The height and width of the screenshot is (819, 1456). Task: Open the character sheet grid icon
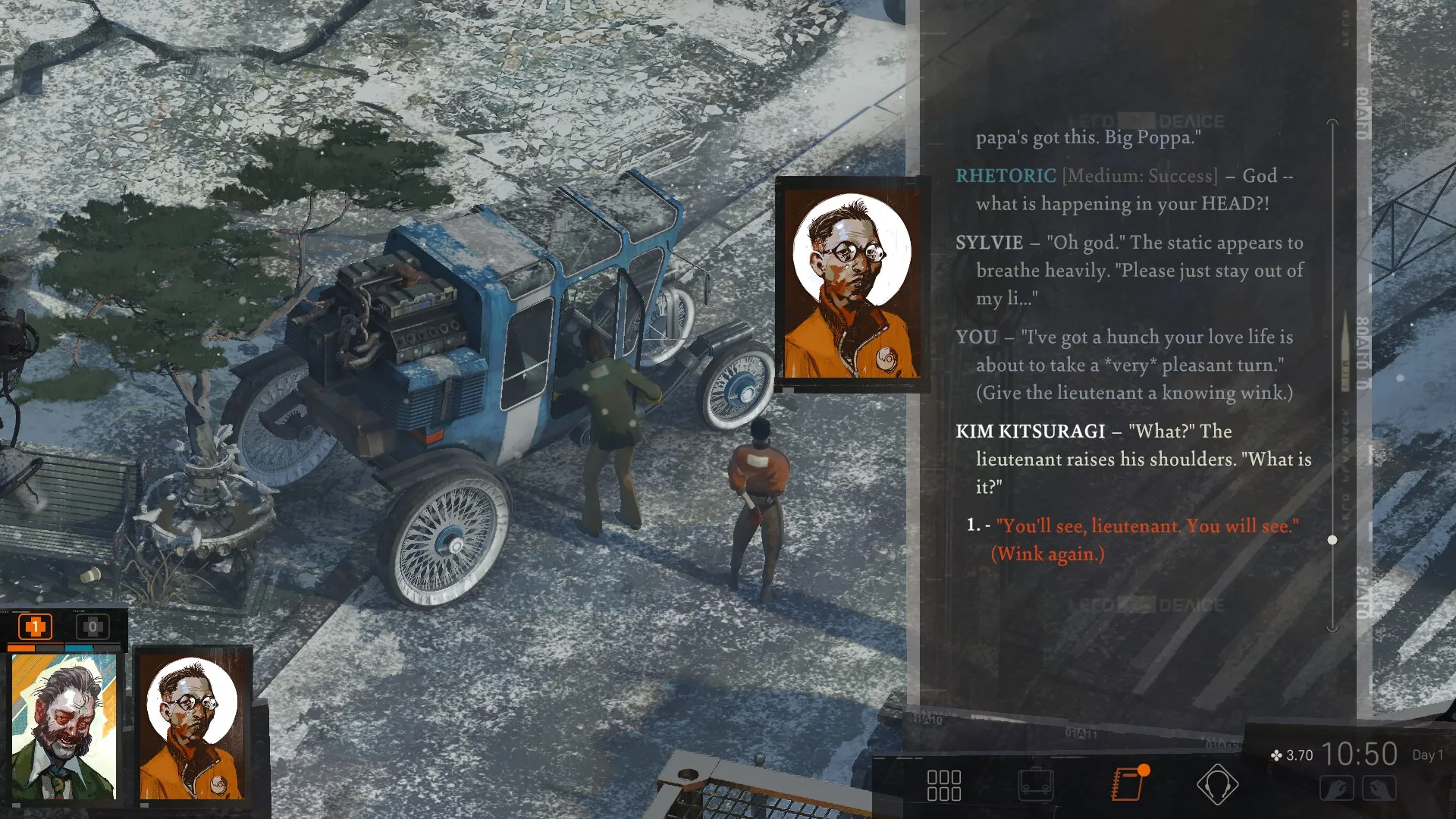943,786
